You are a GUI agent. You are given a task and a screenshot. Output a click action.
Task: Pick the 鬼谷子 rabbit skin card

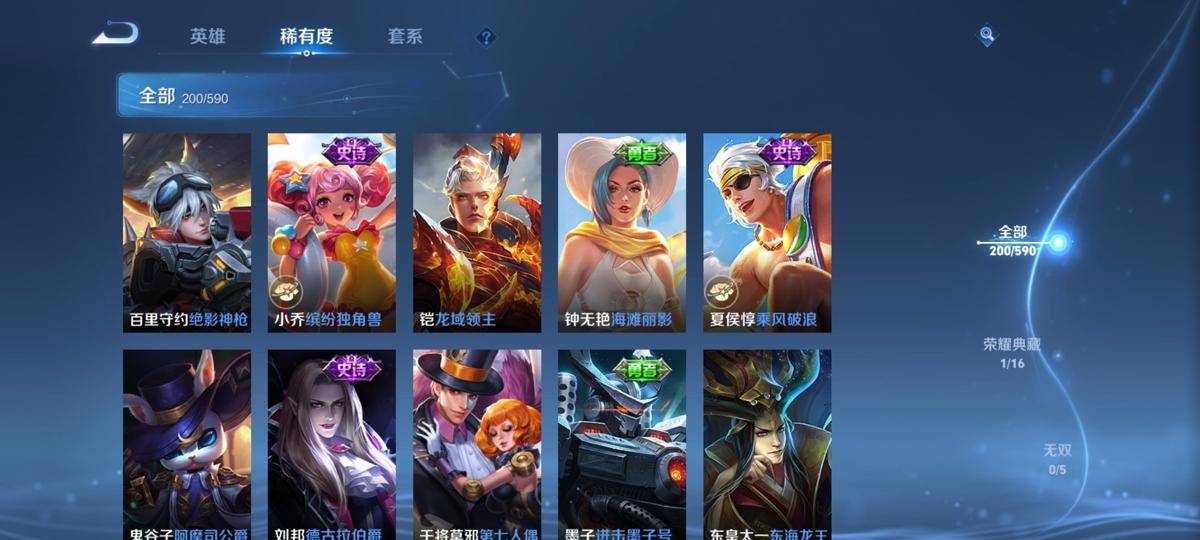187,445
